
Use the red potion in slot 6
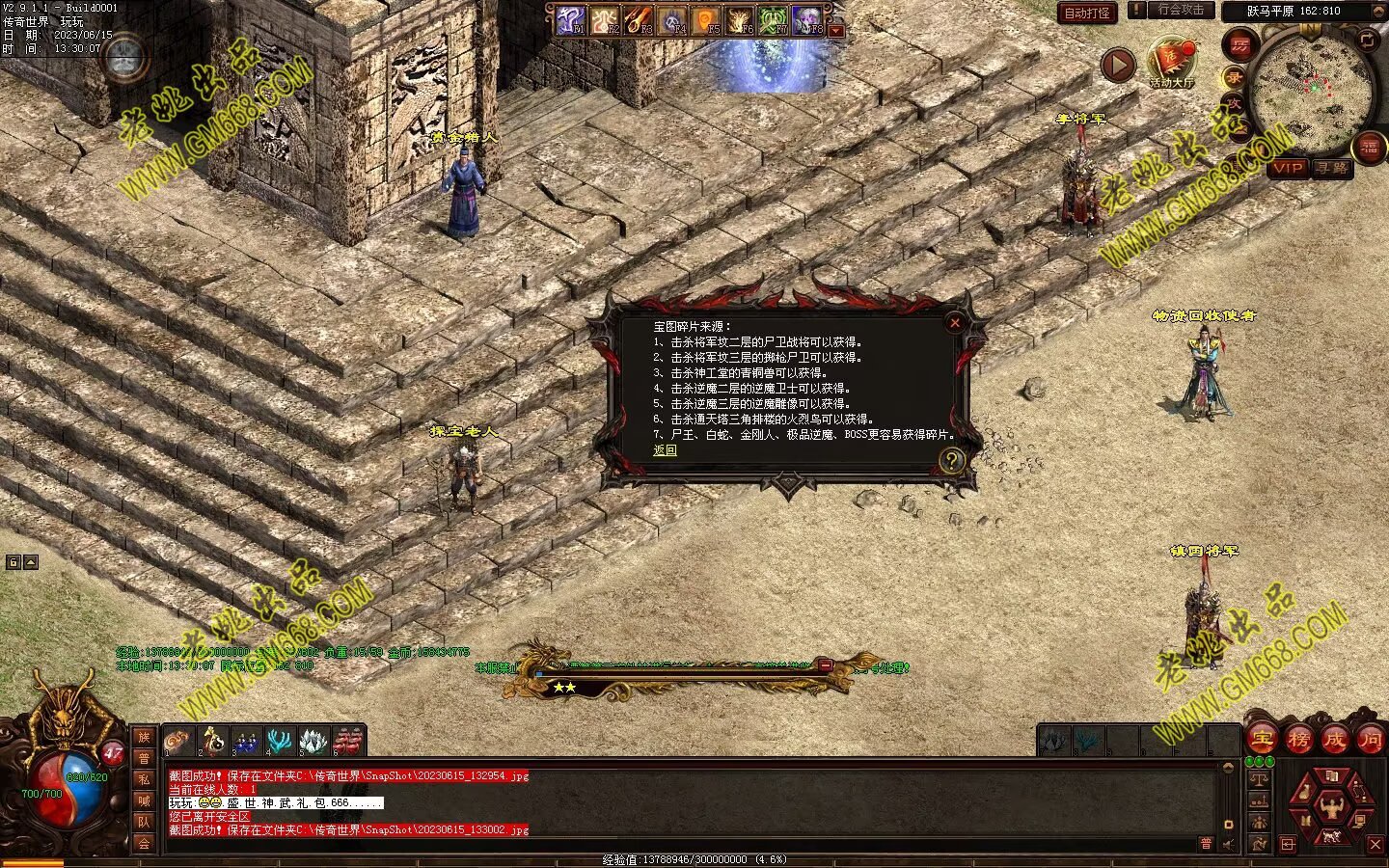[347, 741]
